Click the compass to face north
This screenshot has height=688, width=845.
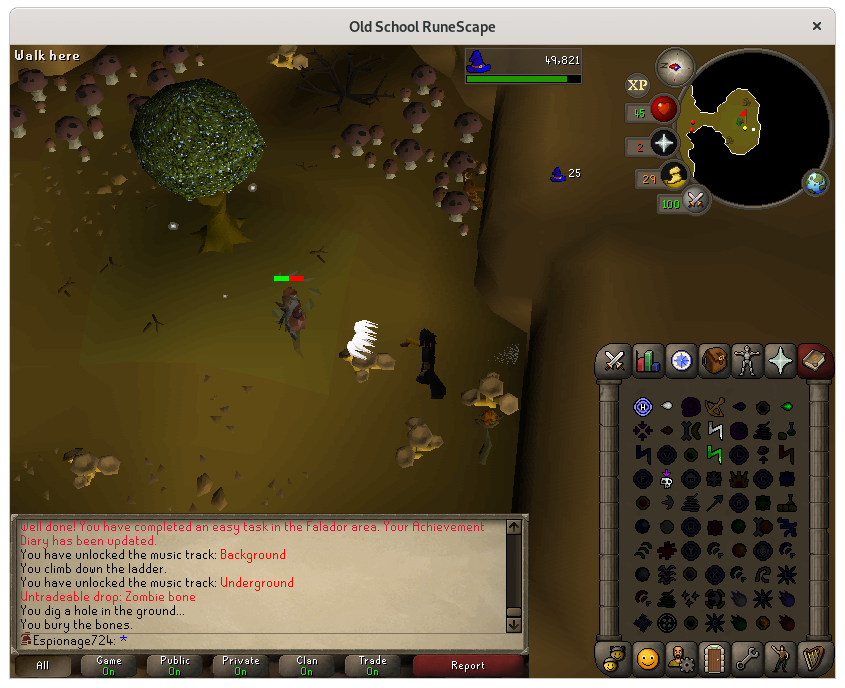[676, 67]
